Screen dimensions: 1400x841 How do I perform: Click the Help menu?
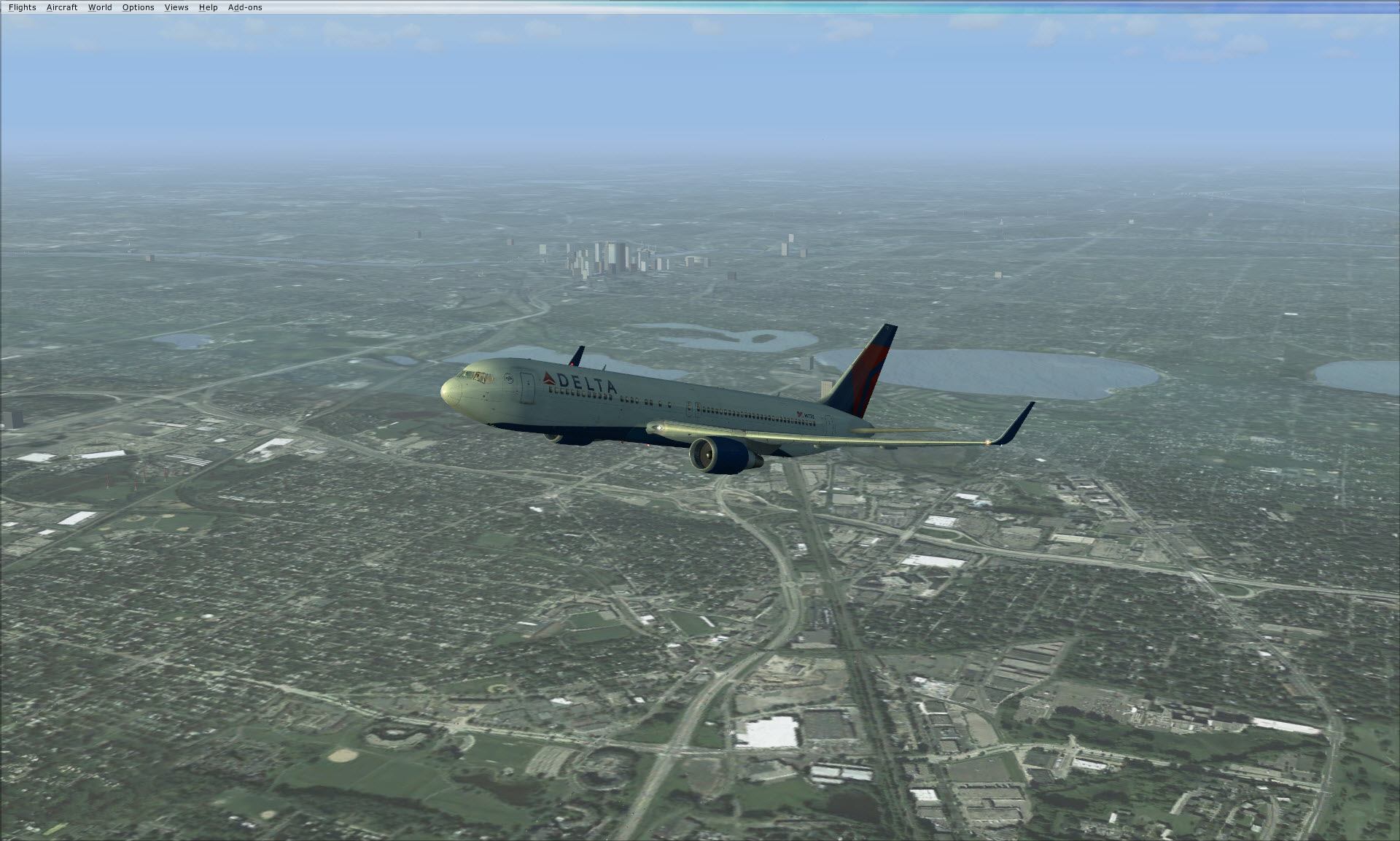tap(208, 7)
